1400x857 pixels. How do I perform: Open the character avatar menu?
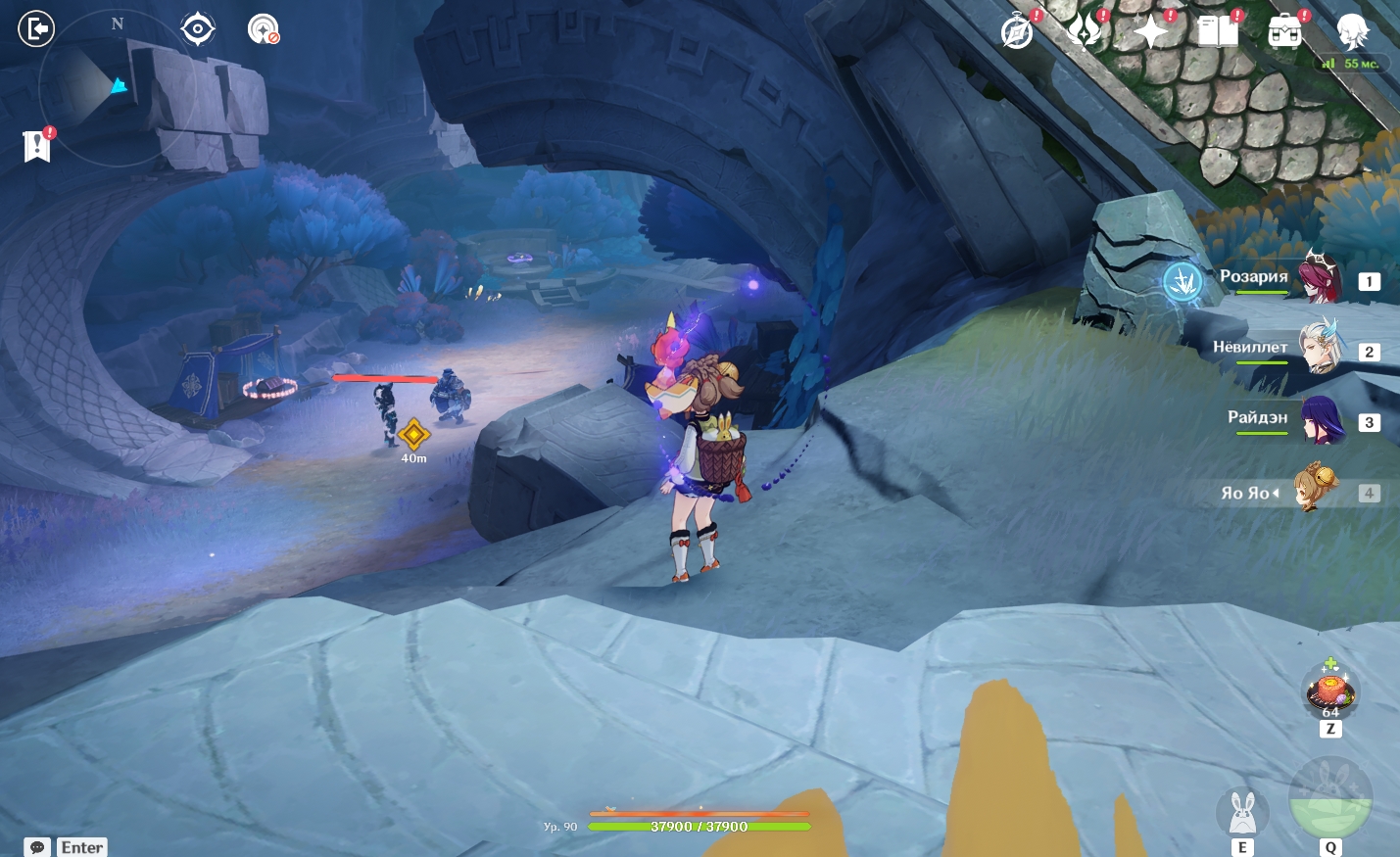[1353, 31]
